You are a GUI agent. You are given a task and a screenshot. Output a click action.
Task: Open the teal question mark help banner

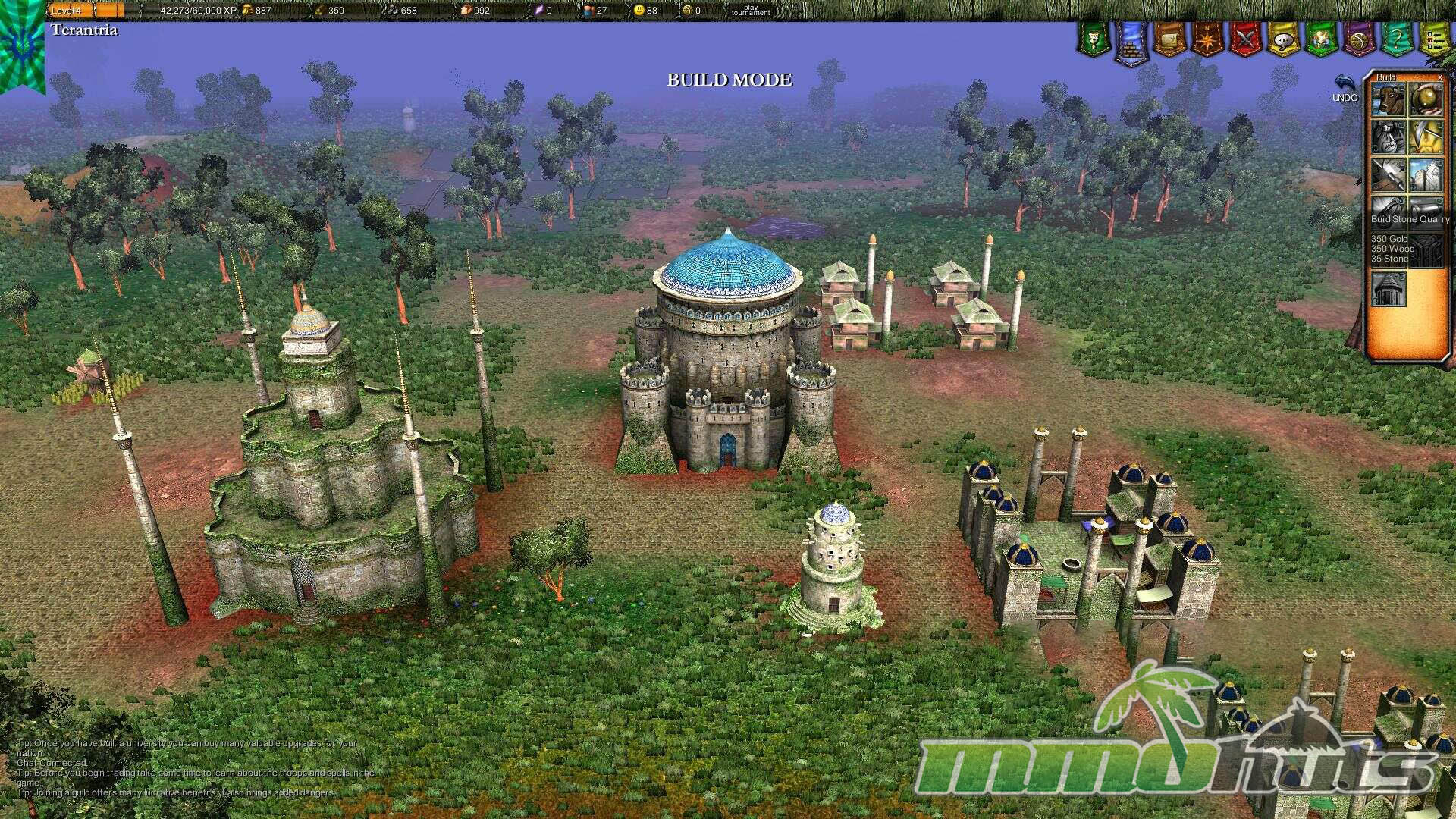click(1396, 39)
